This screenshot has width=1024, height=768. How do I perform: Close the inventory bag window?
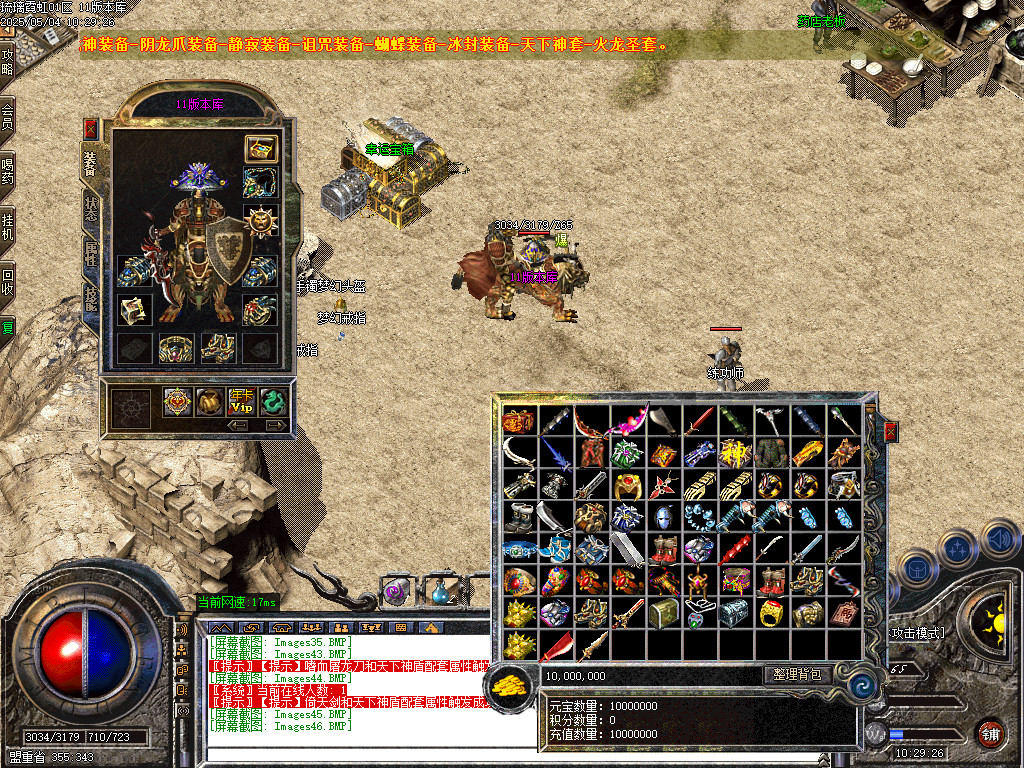pos(890,432)
